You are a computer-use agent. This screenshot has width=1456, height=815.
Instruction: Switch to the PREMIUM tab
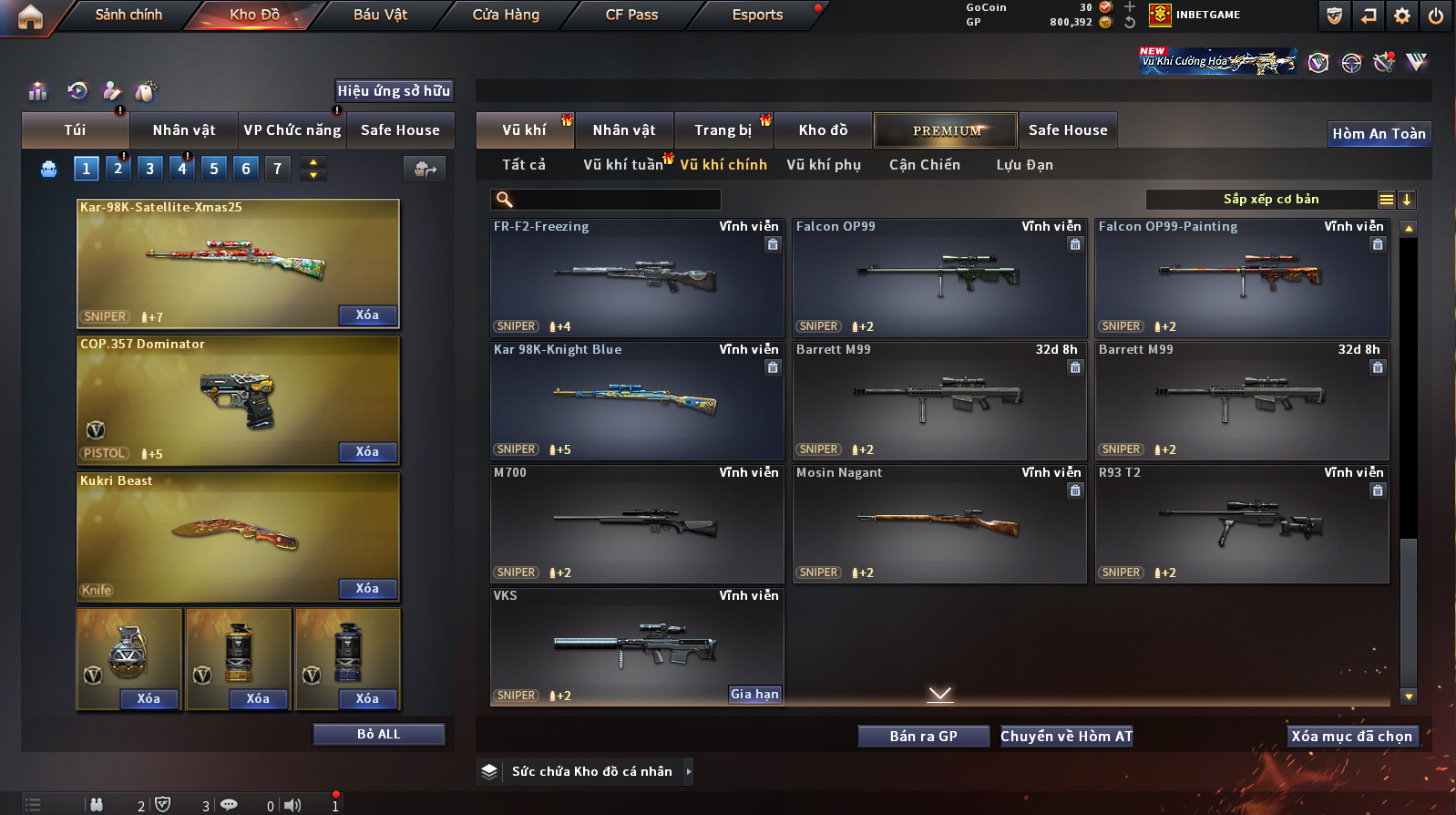(x=947, y=130)
